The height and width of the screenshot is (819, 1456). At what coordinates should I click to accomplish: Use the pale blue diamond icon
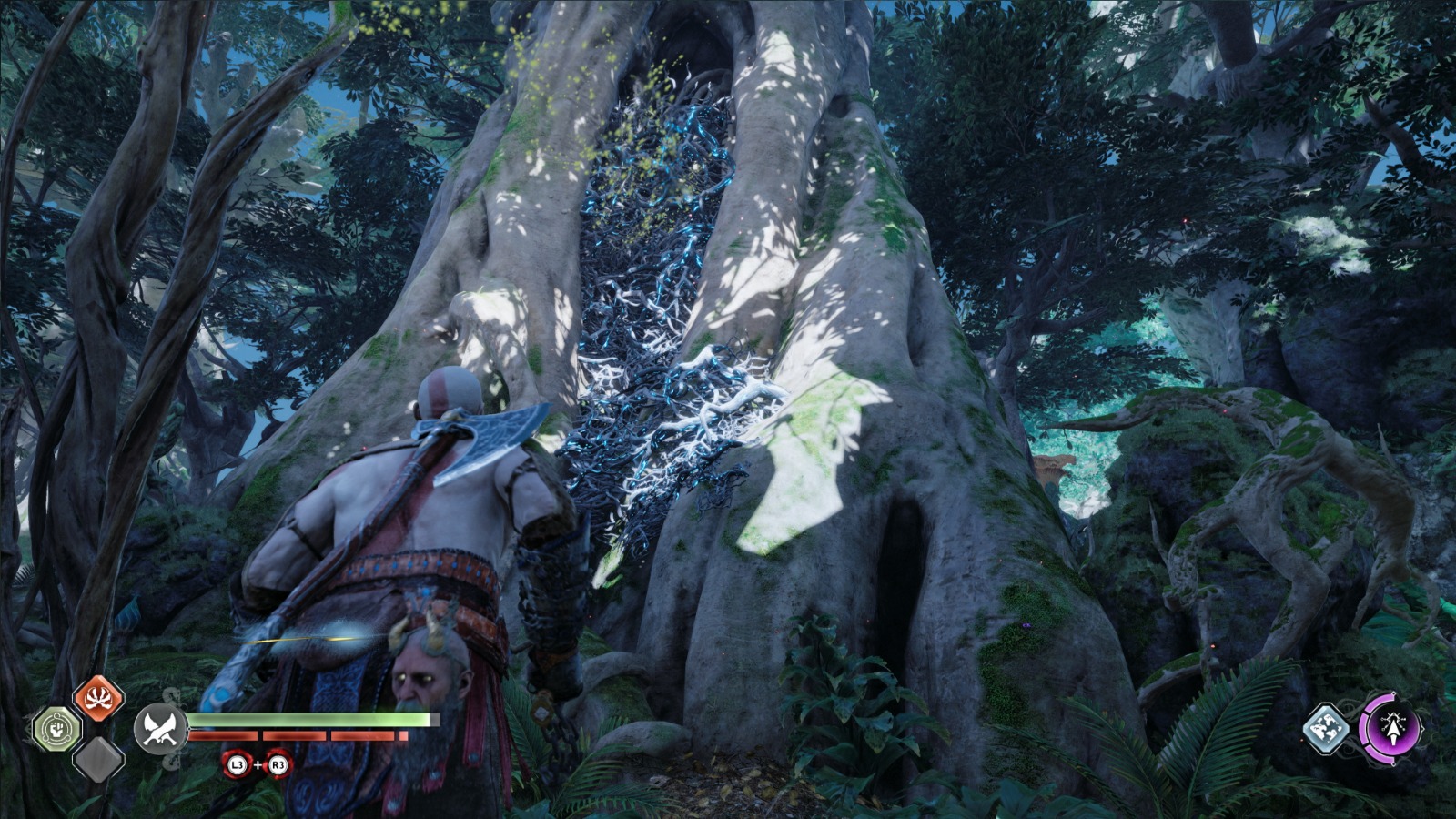1327,729
